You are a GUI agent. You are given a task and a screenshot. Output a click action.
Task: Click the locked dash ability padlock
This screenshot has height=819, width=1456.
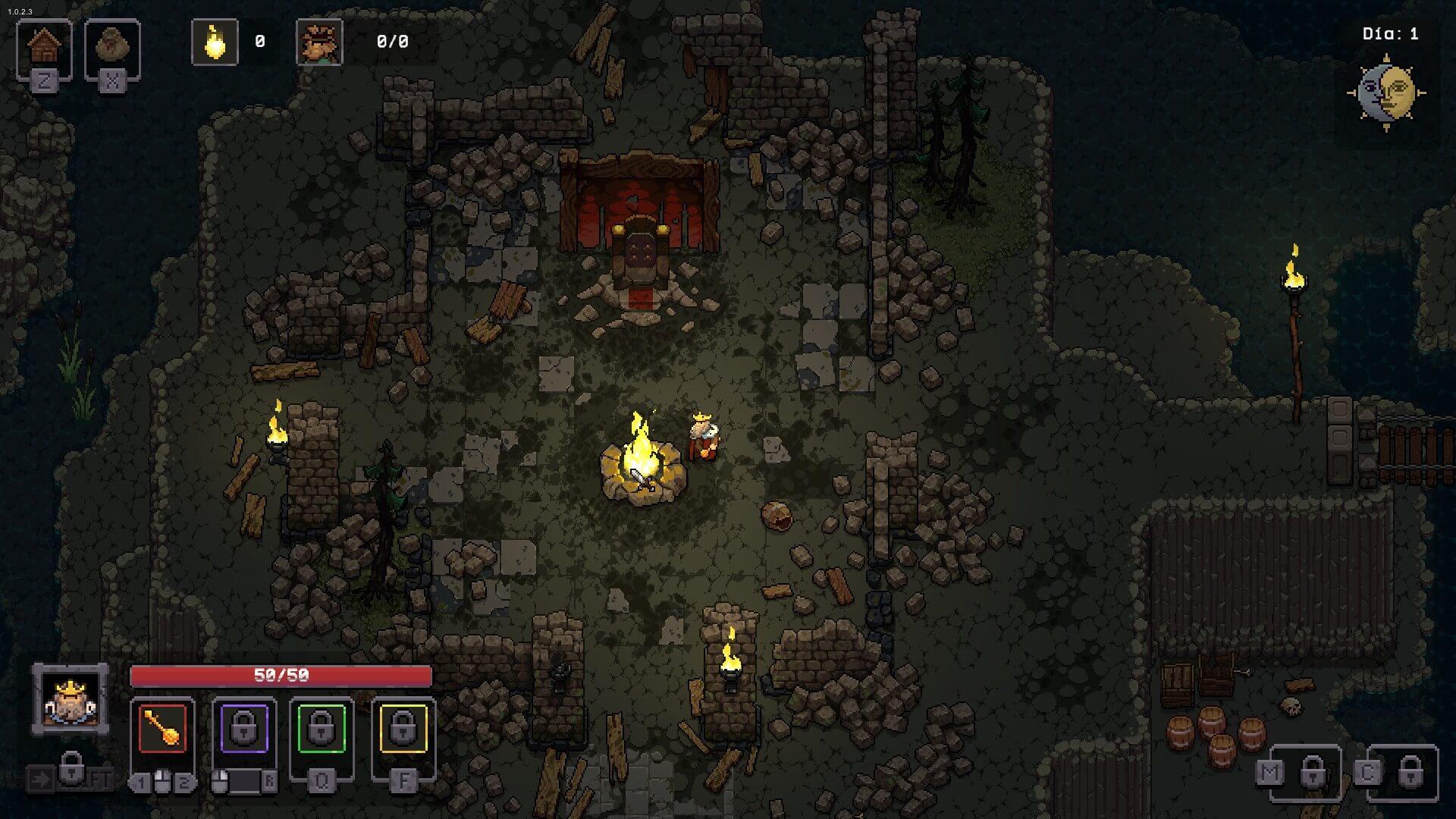[x=71, y=768]
